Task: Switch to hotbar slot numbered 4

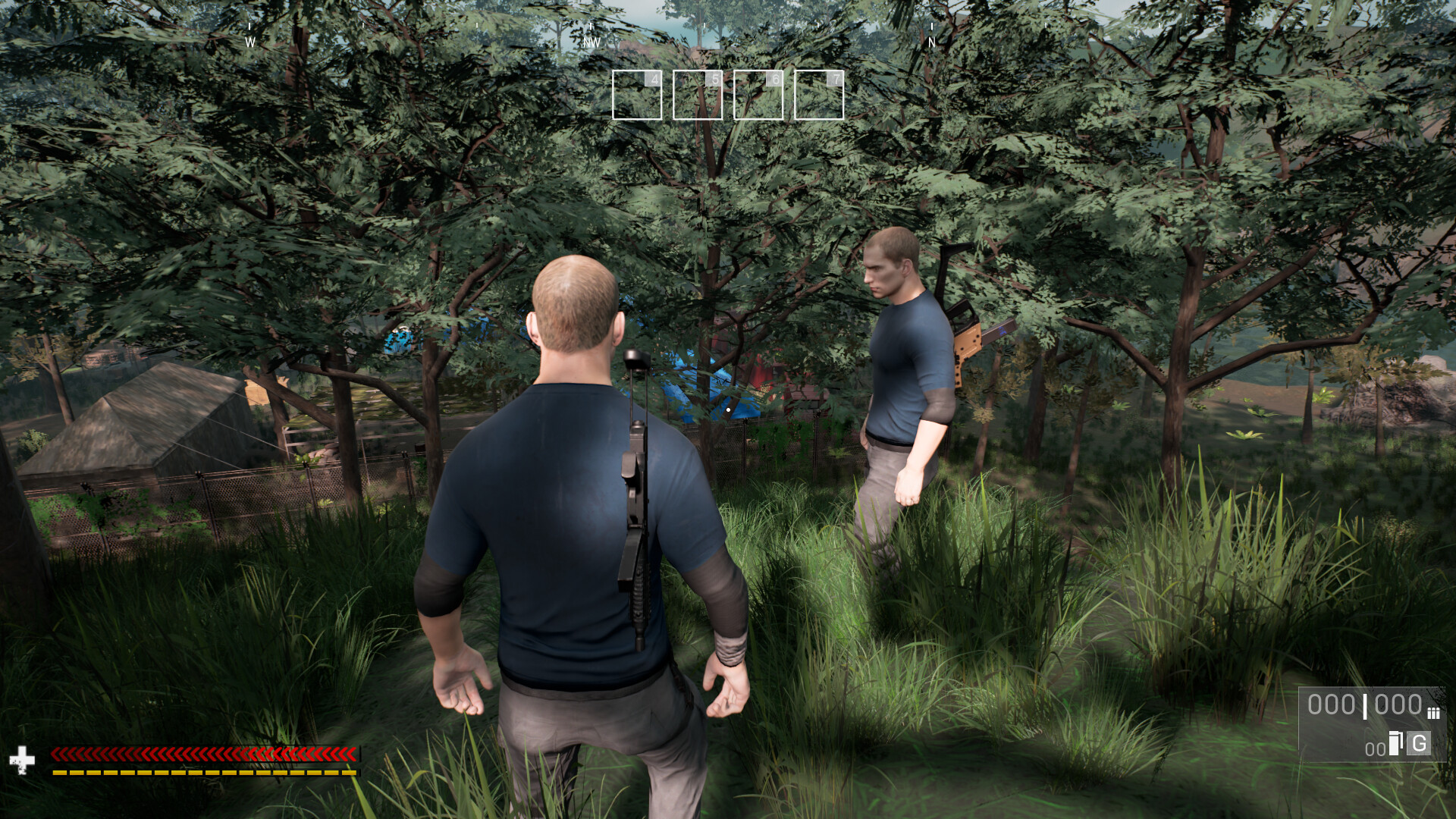Action: (637, 94)
